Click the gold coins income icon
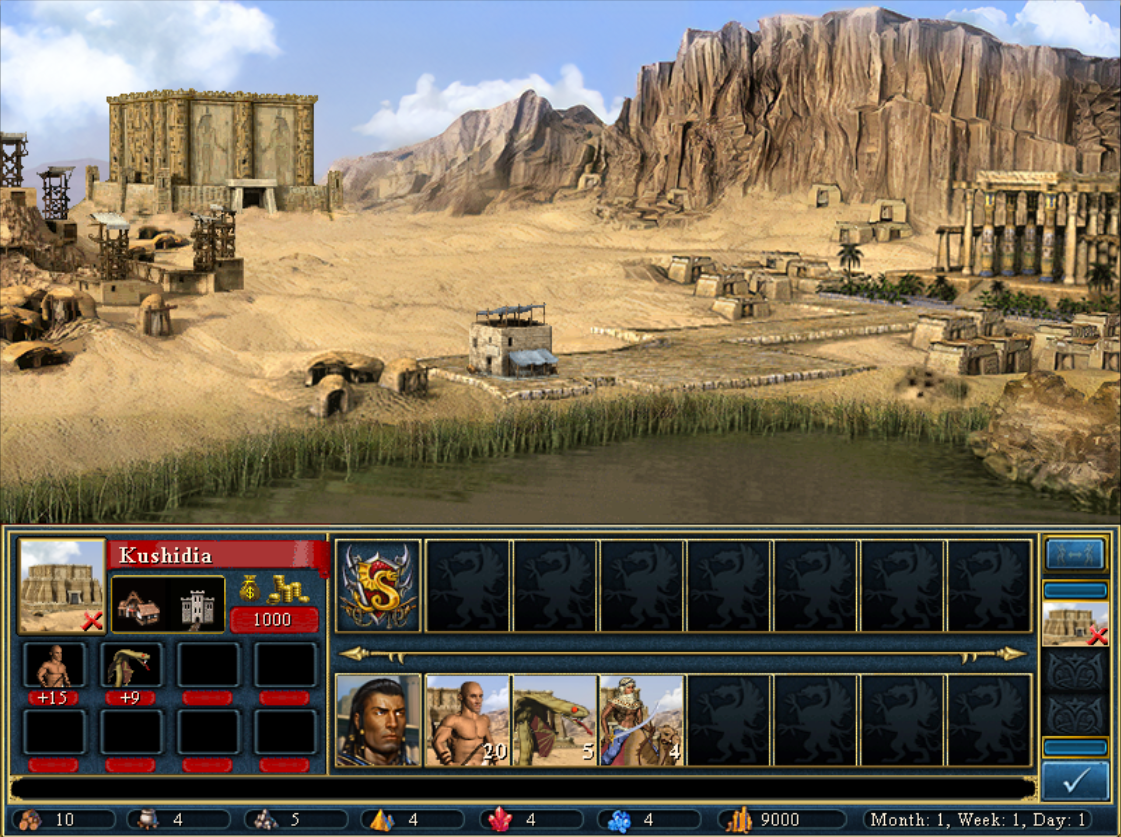1121x837 pixels. pos(275,588)
